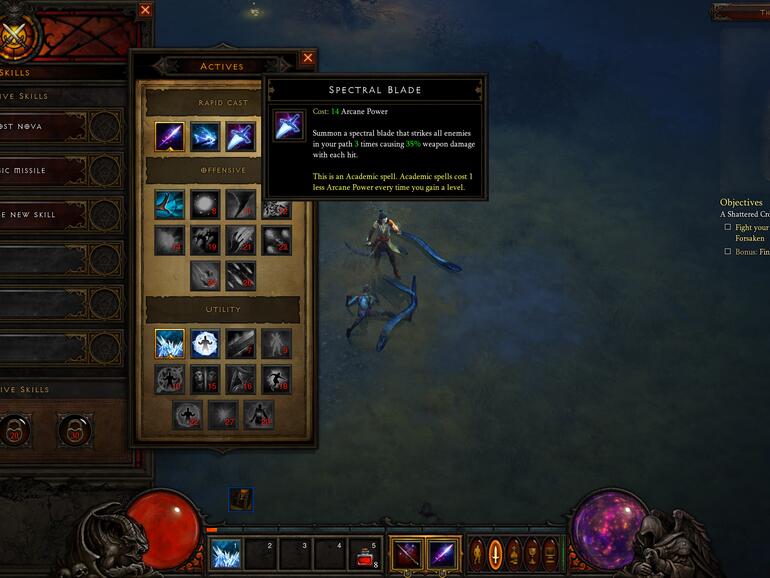This screenshot has width=770, height=578.
Task: Activate Frost Nova in hotbar slot 1
Action: click(x=224, y=553)
